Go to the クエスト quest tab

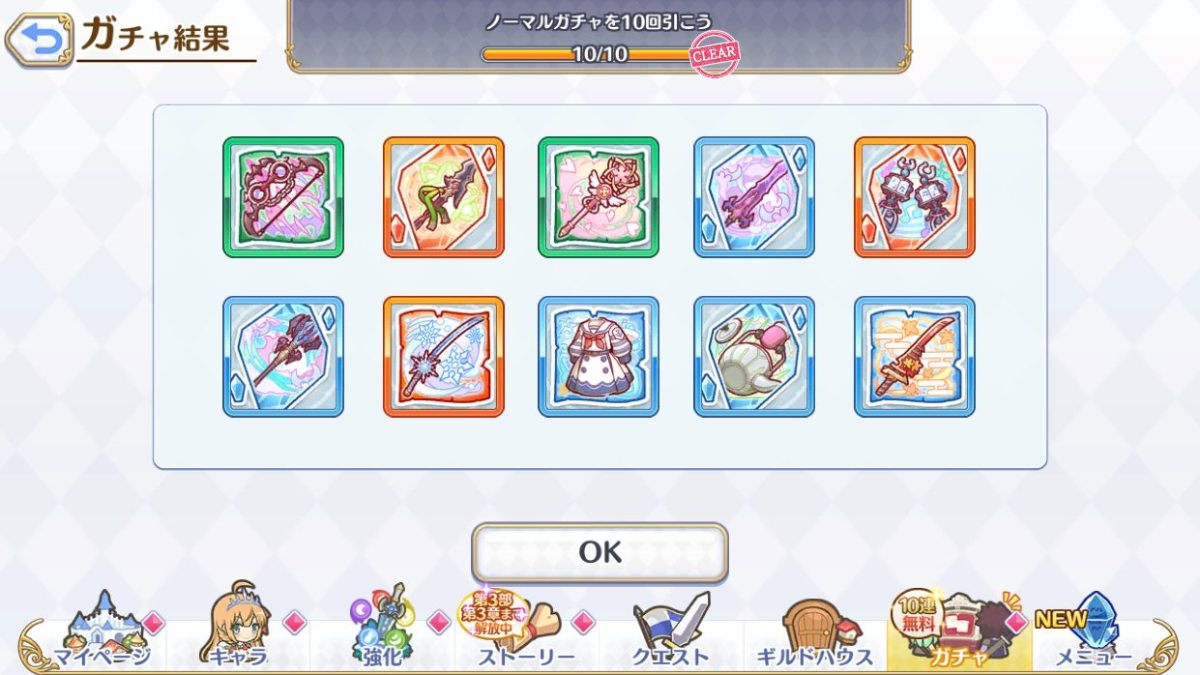click(671, 632)
